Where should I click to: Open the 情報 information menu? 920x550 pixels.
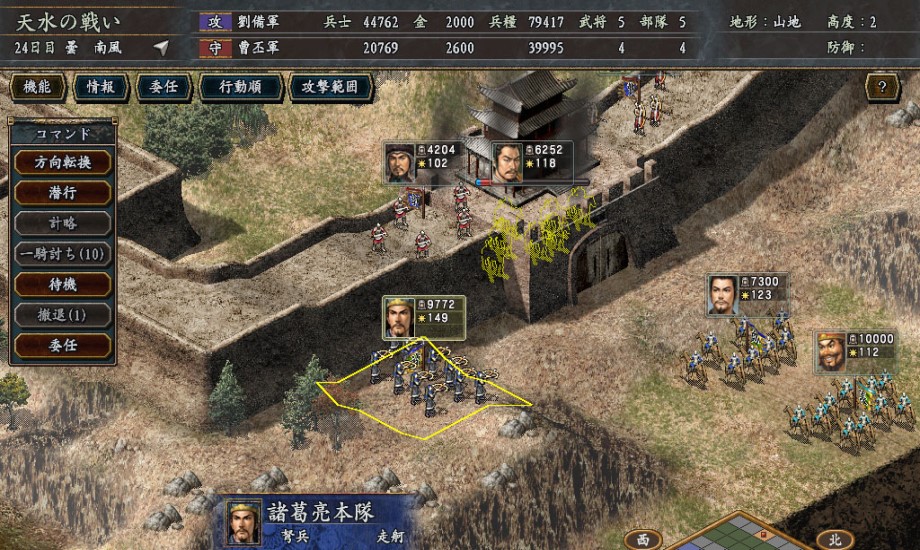point(101,88)
